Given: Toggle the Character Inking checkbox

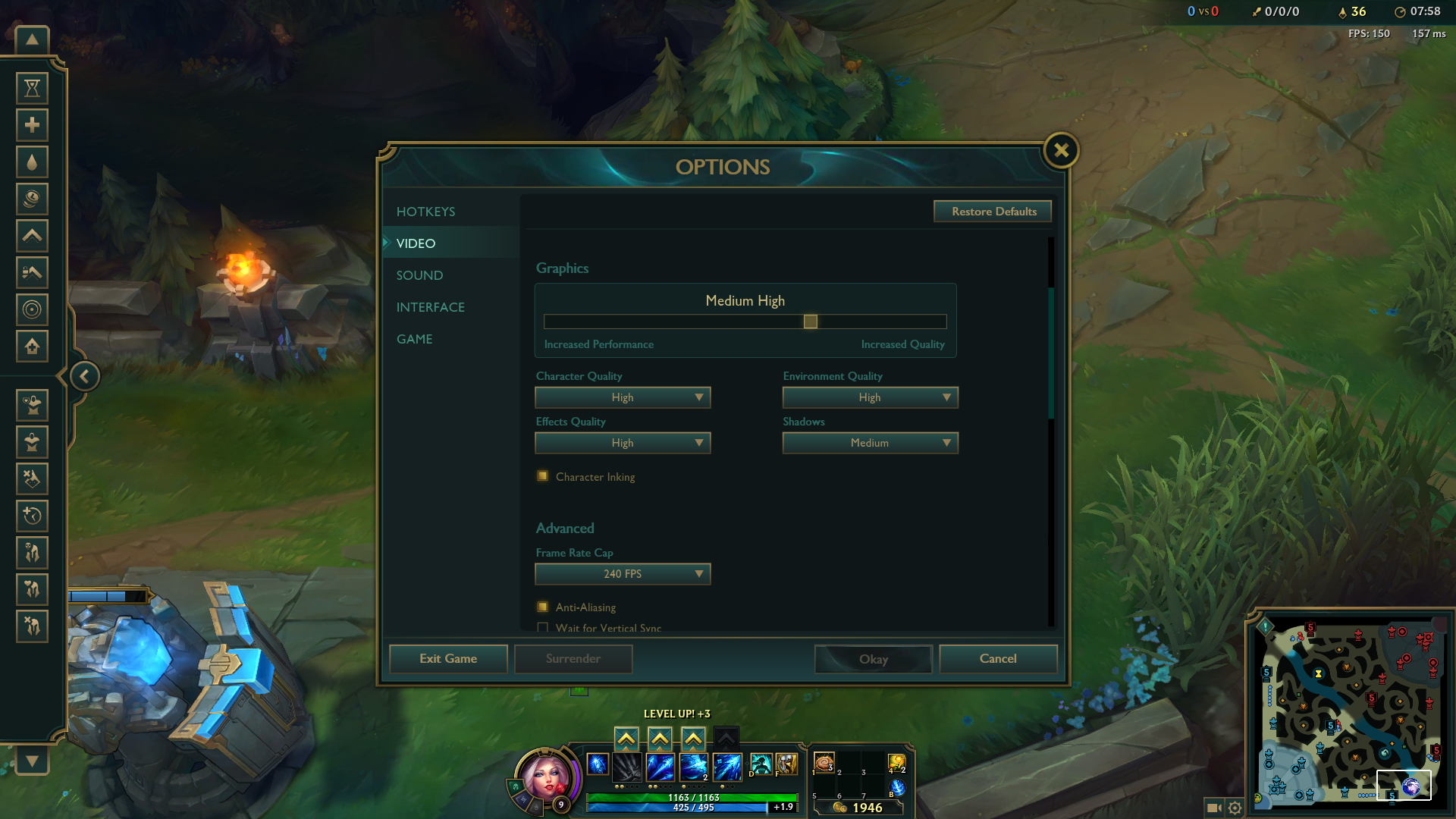Looking at the screenshot, I should [543, 476].
